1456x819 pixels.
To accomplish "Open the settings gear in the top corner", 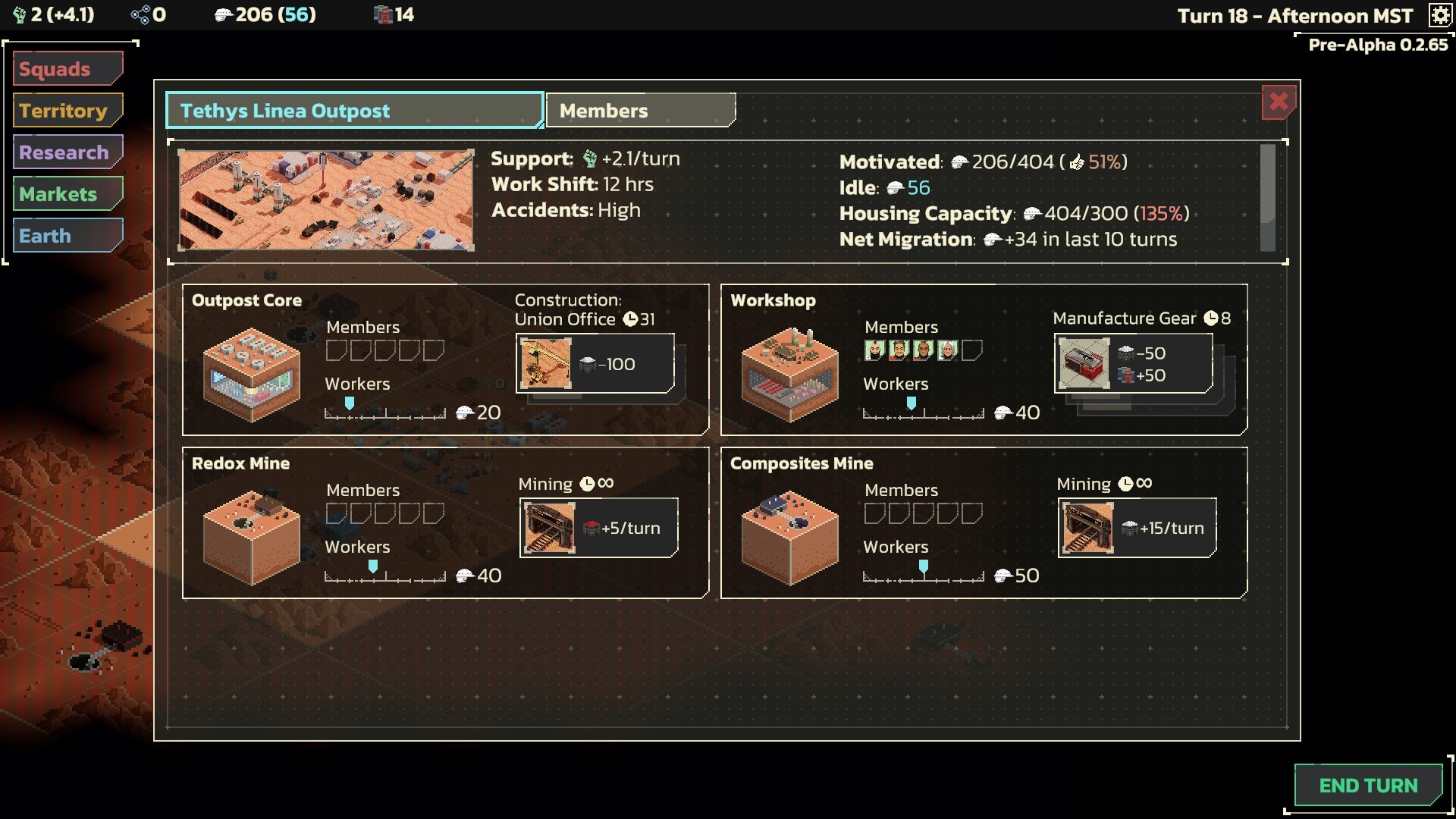I will (x=1439, y=15).
